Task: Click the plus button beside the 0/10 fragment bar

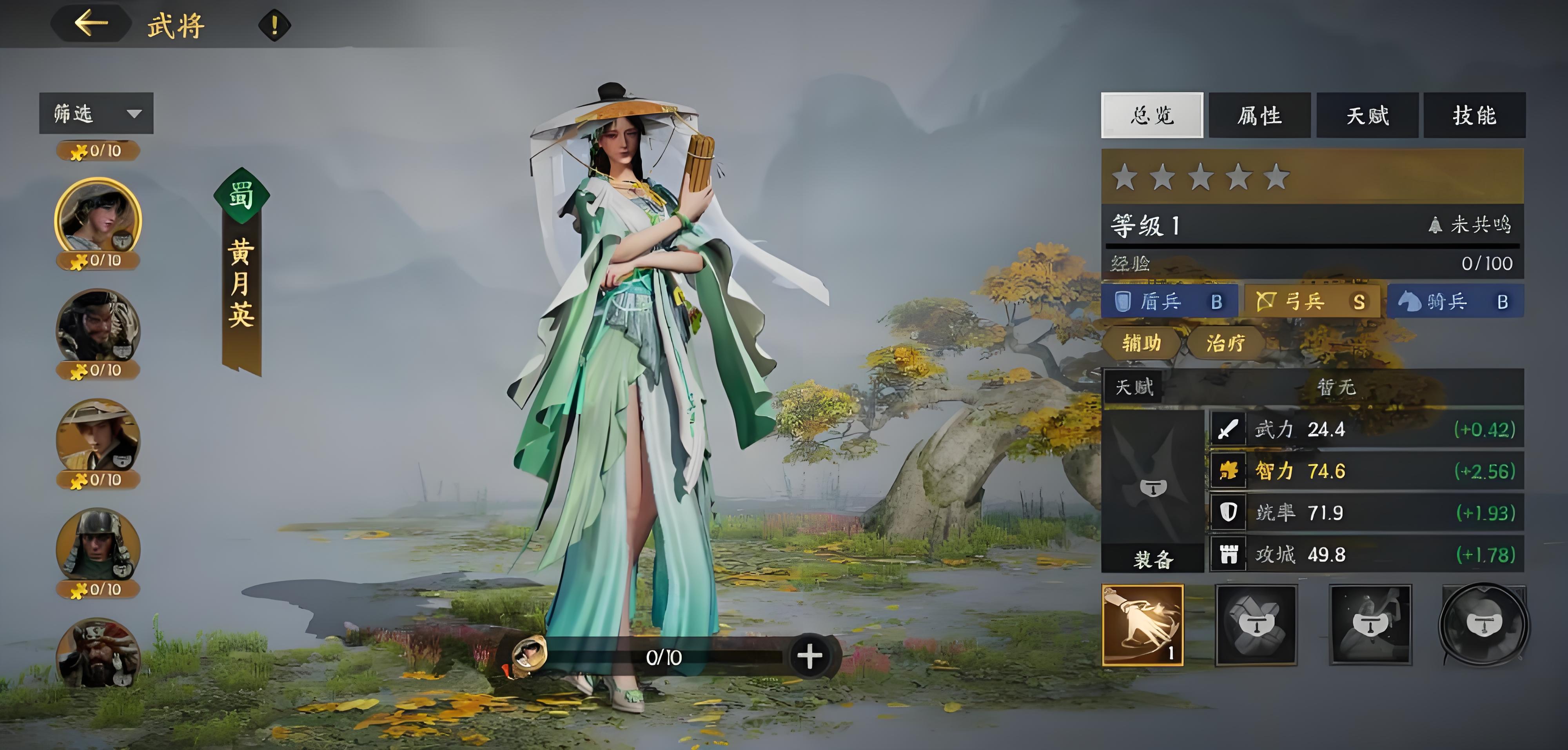Action: pos(809,657)
